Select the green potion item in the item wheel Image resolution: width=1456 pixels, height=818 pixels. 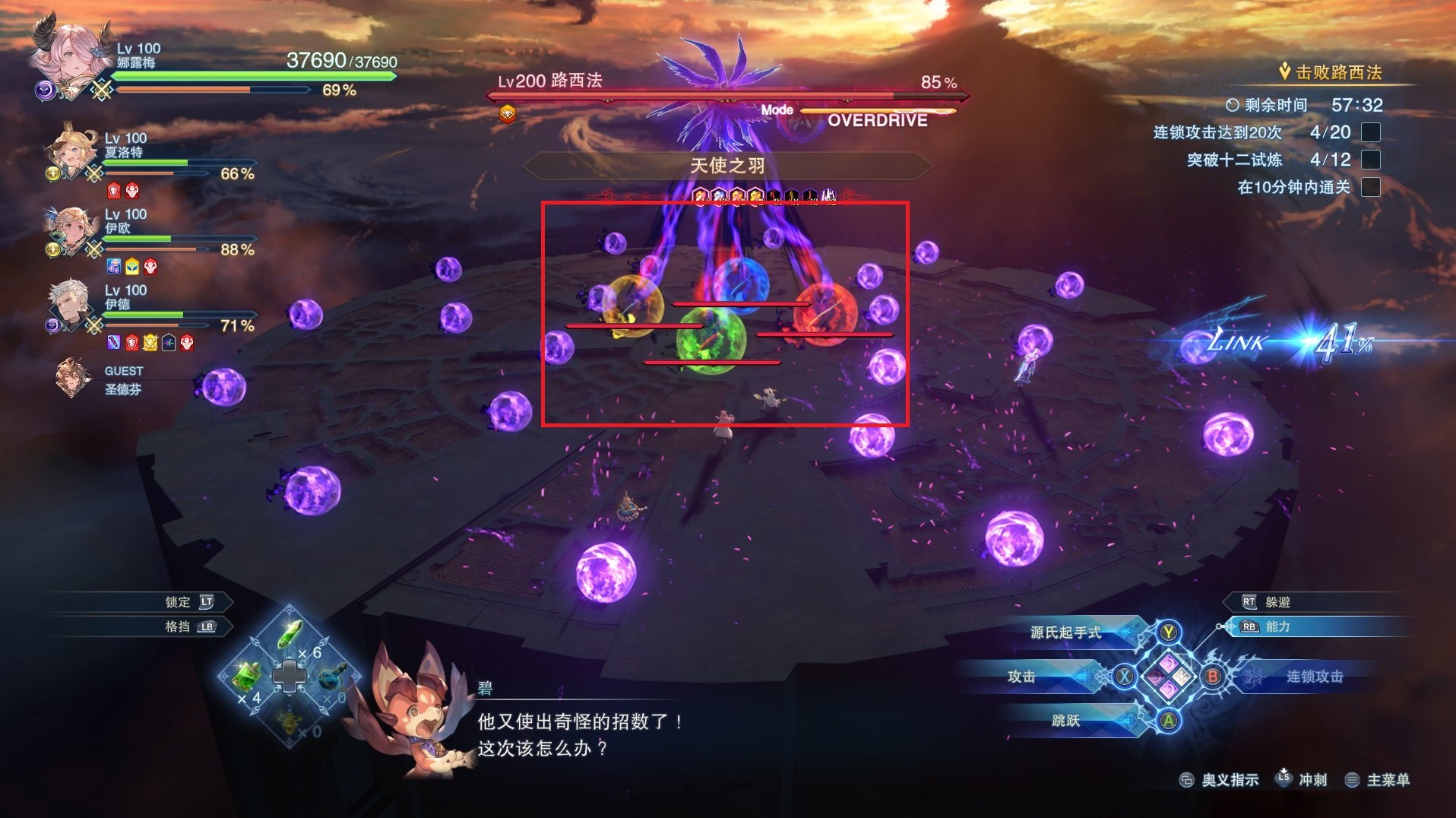tap(289, 635)
